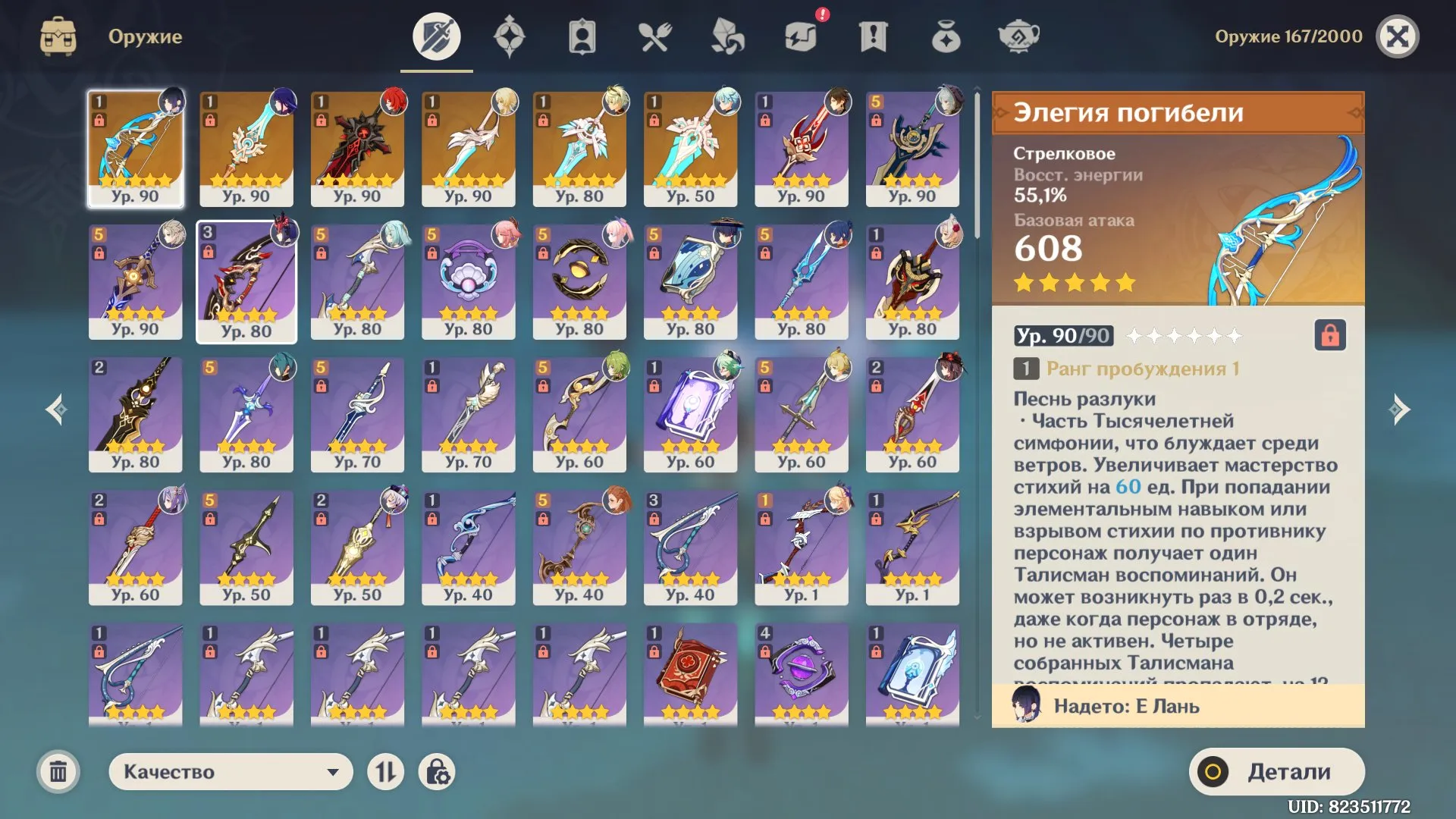Open the Artifacts inventory category

coord(510,36)
